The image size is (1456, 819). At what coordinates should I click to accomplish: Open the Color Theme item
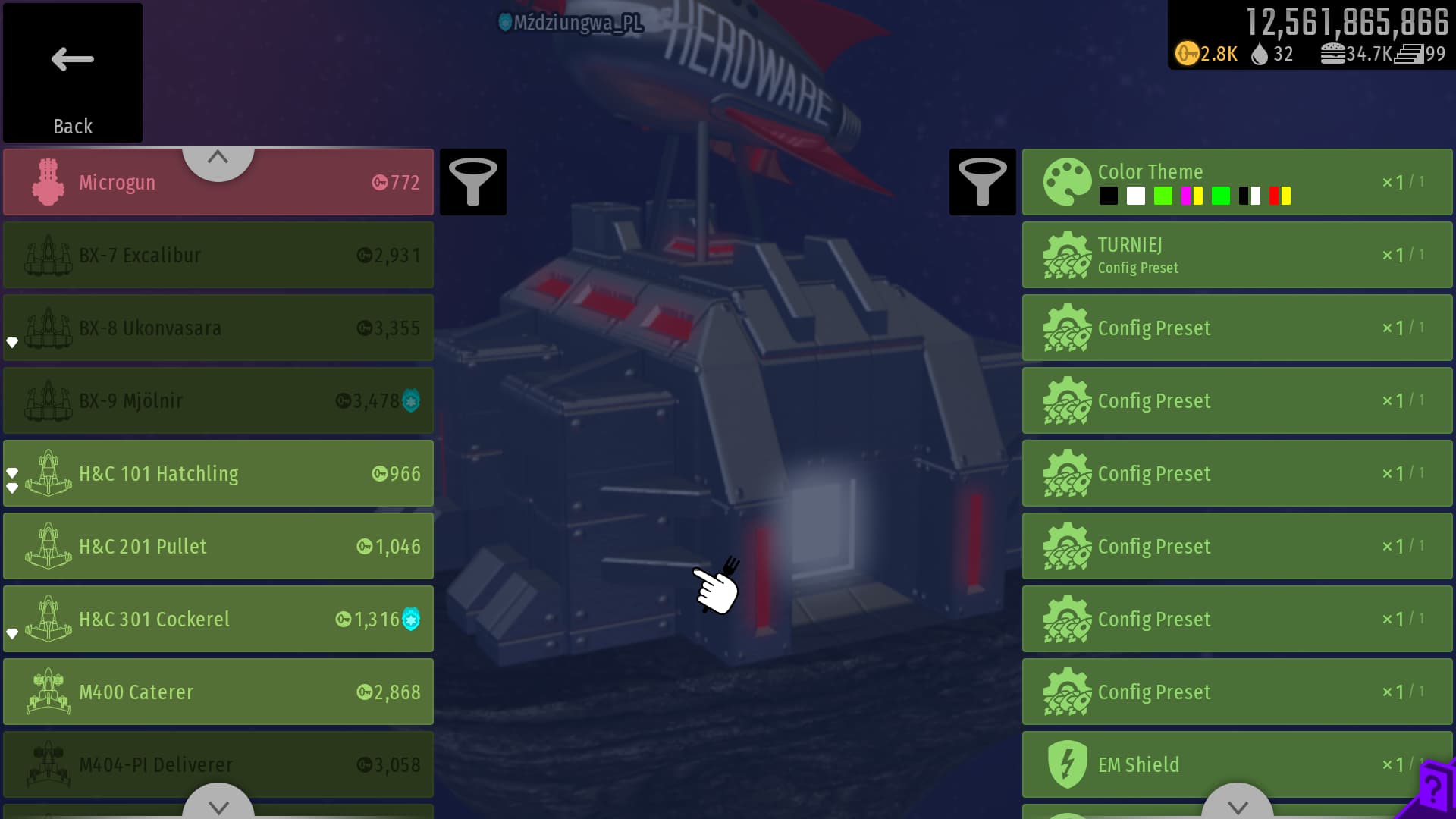click(x=1236, y=182)
